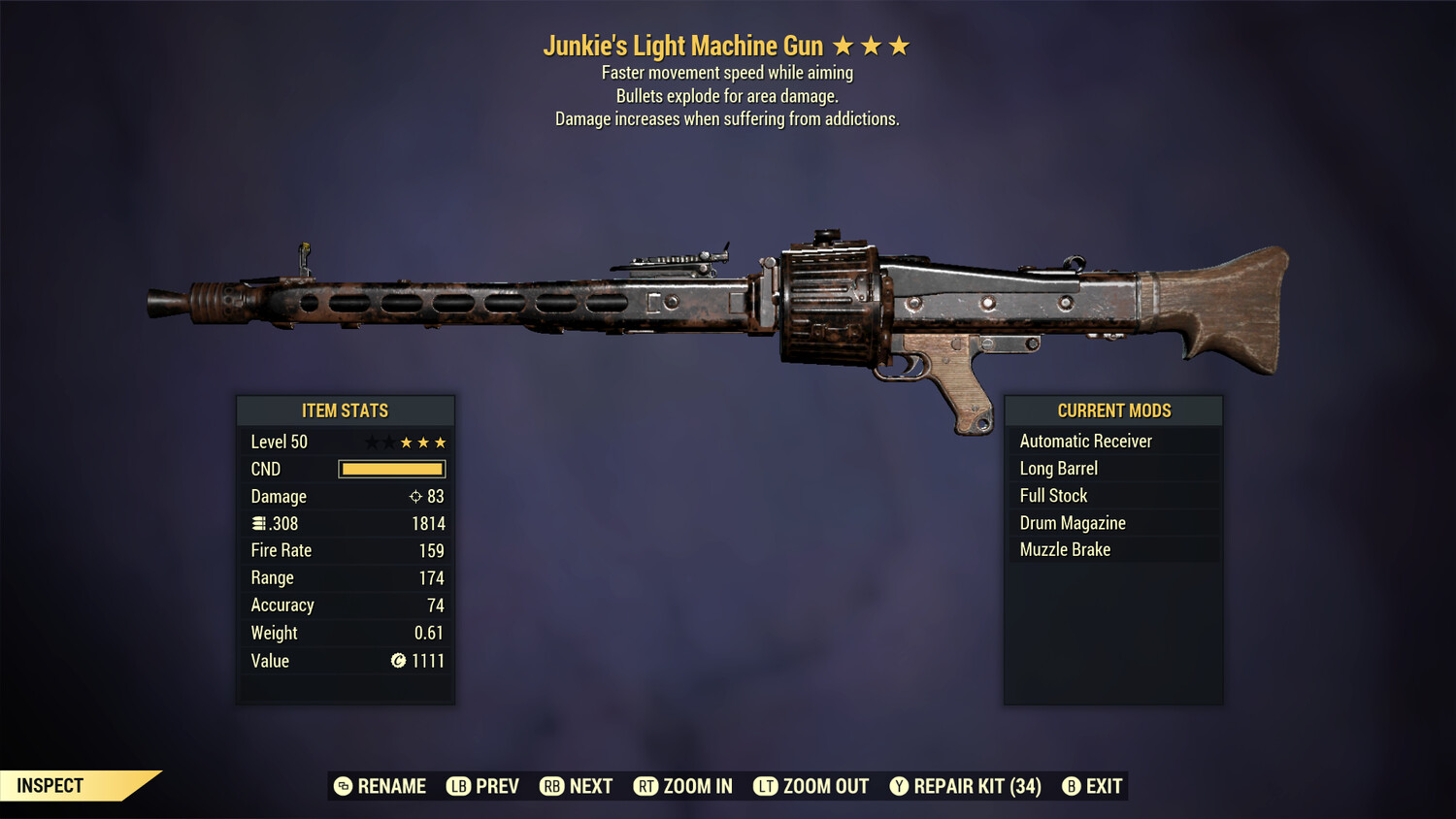Click the B button icon before EXIT

click(x=1072, y=786)
